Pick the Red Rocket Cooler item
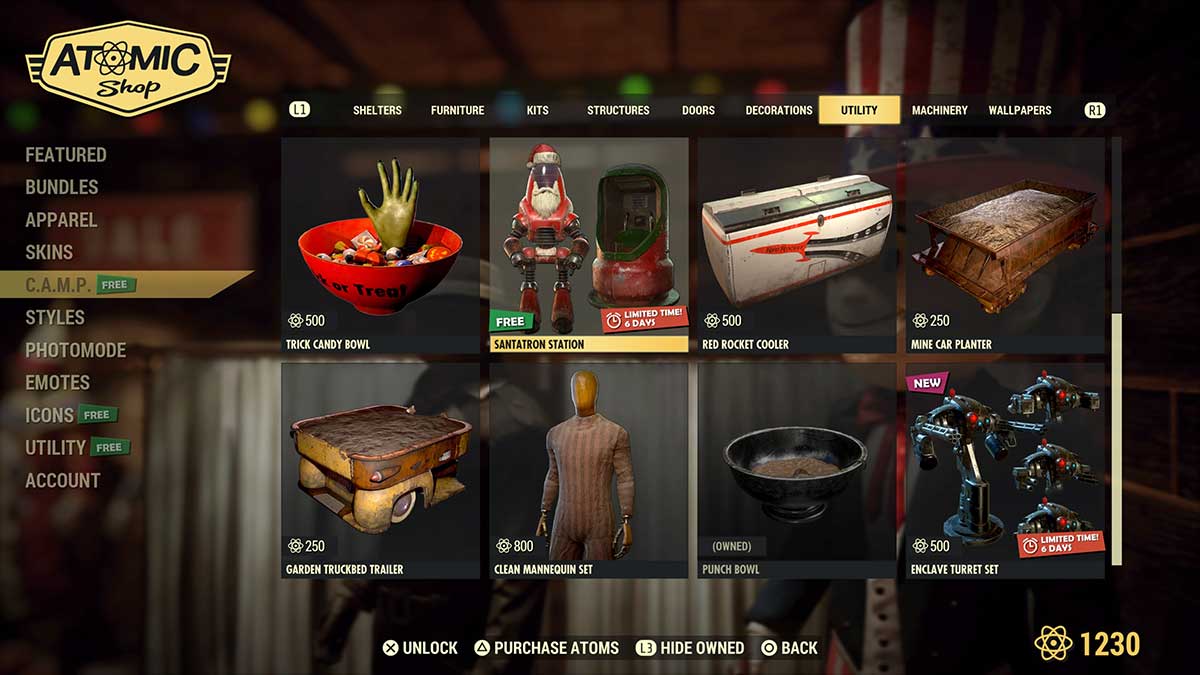 click(797, 245)
